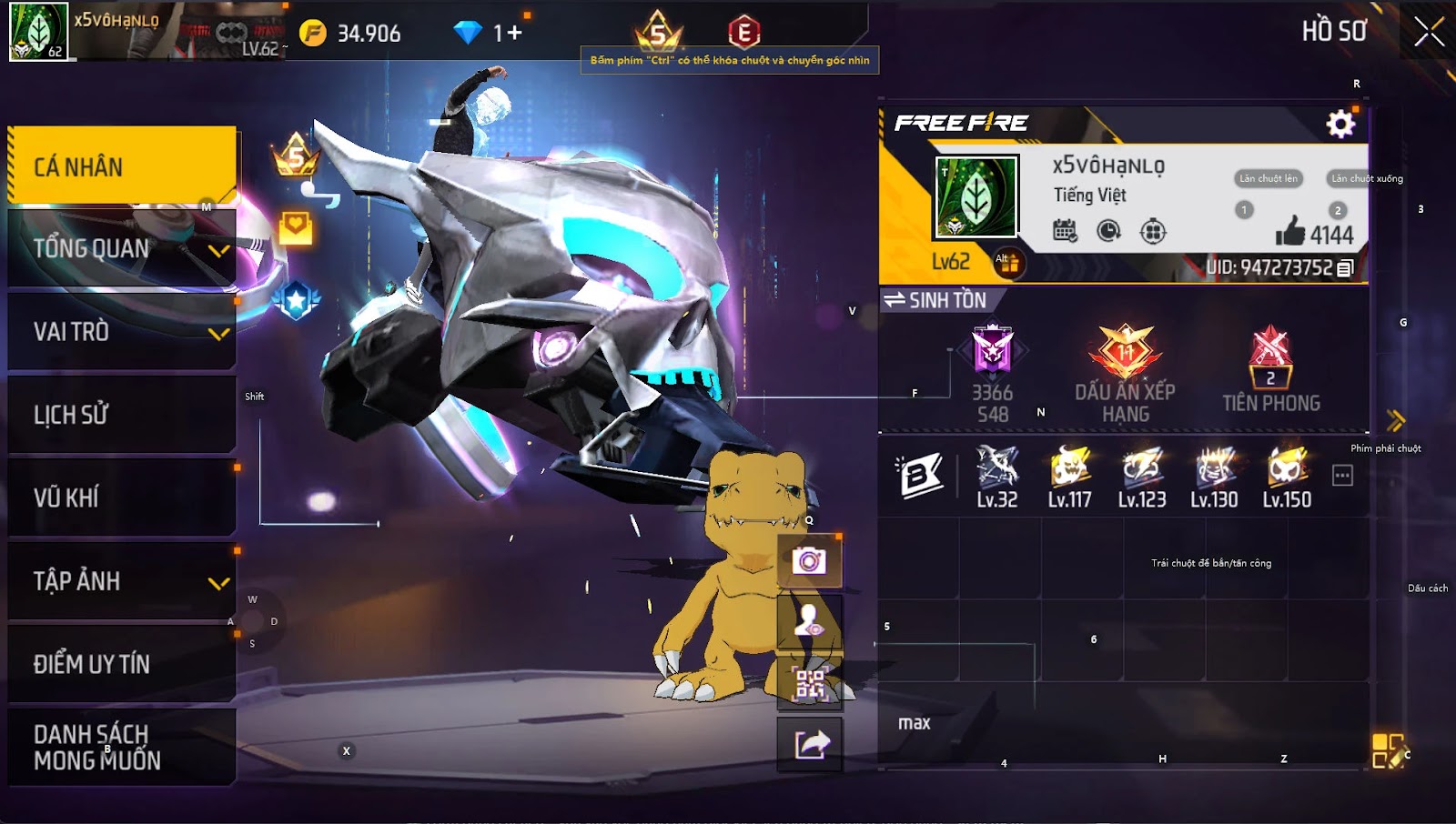Expand the Tổng Quan section
Image resolution: width=1456 pixels, height=824 pixels.
tap(122, 248)
